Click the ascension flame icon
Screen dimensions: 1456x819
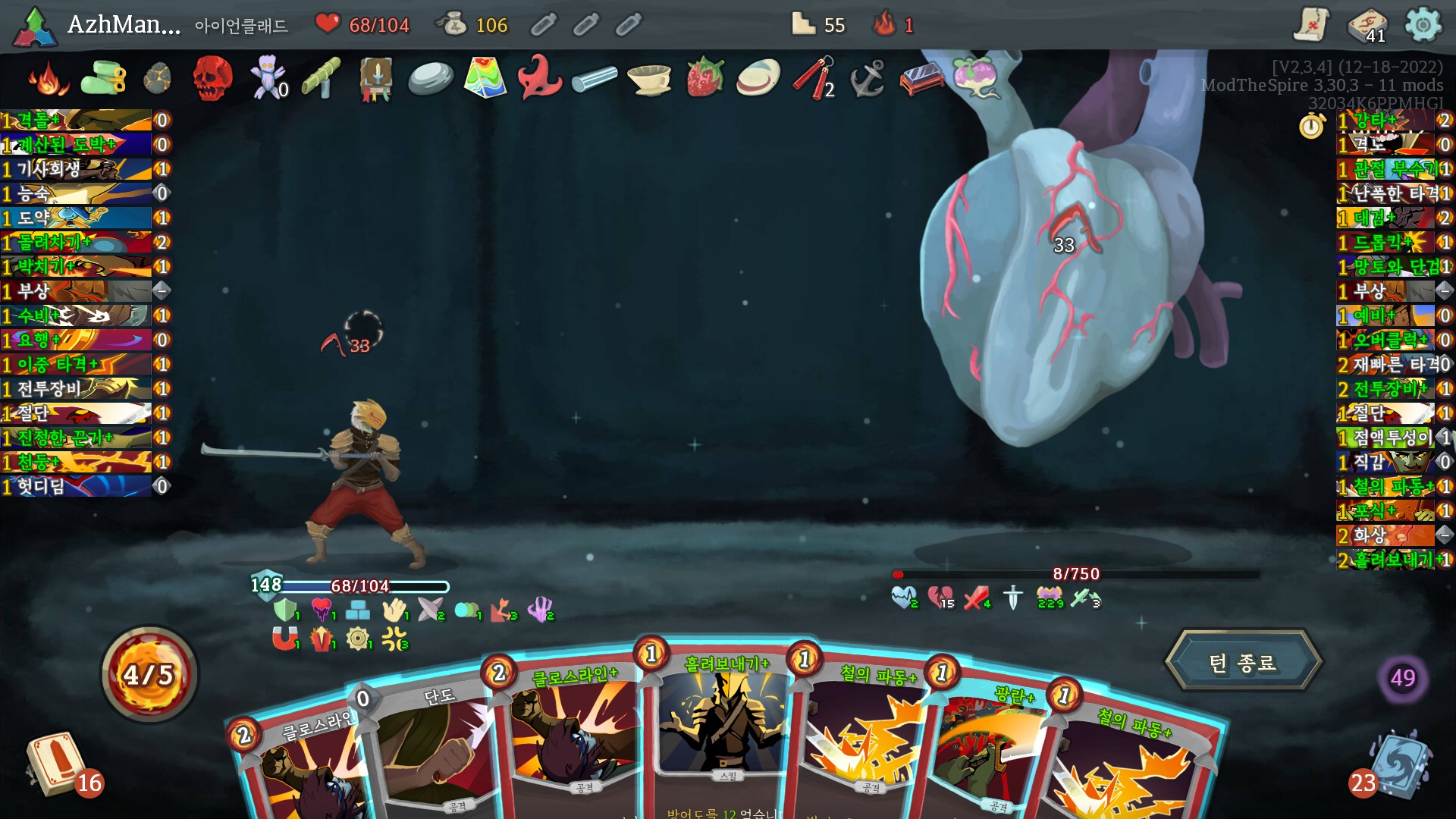885,24
